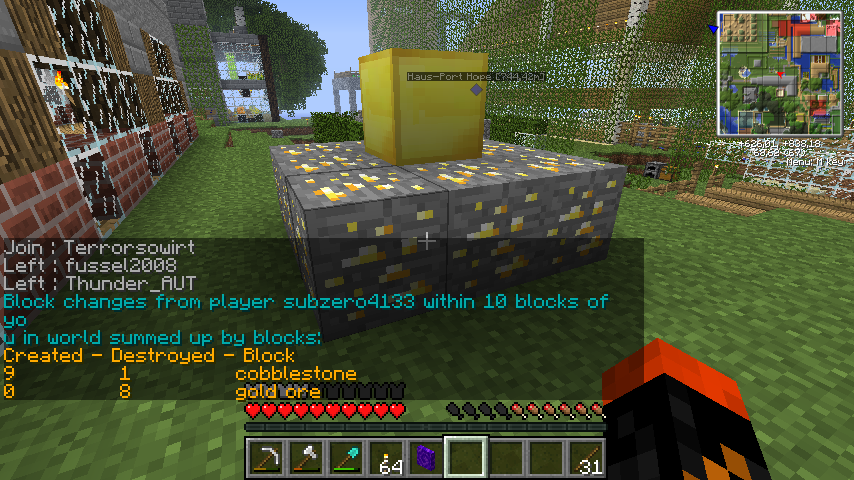This screenshot has height=480, width=854.
Task: Select the torch stack of 64
Action: pyautogui.click(x=385, y=457)
